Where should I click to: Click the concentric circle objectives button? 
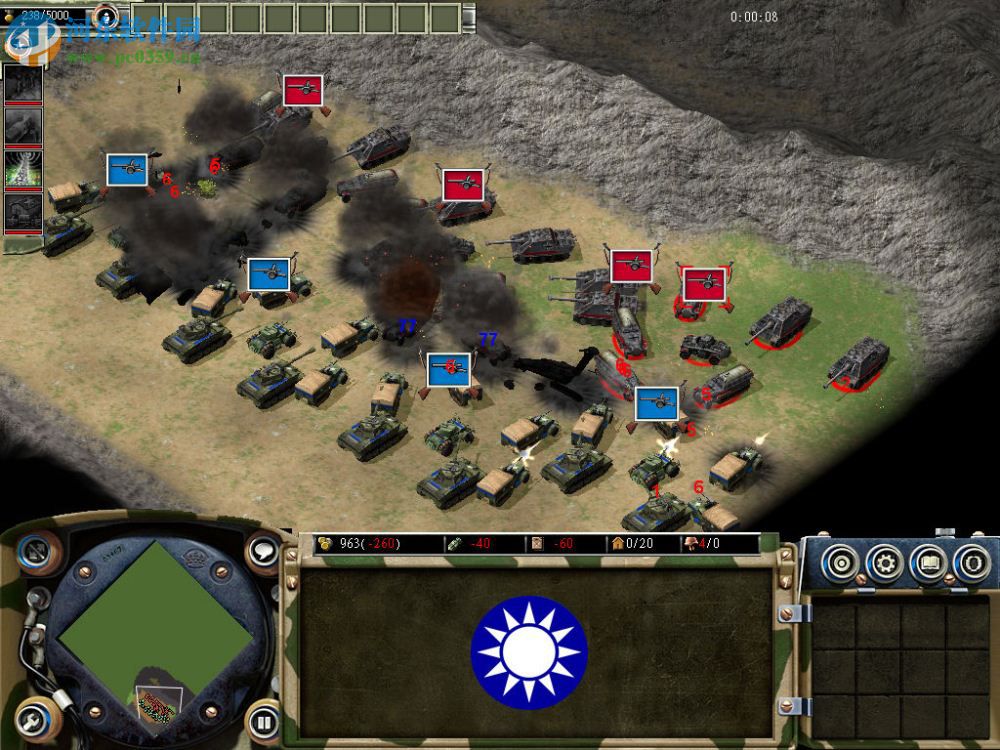[x=841, y=564]
